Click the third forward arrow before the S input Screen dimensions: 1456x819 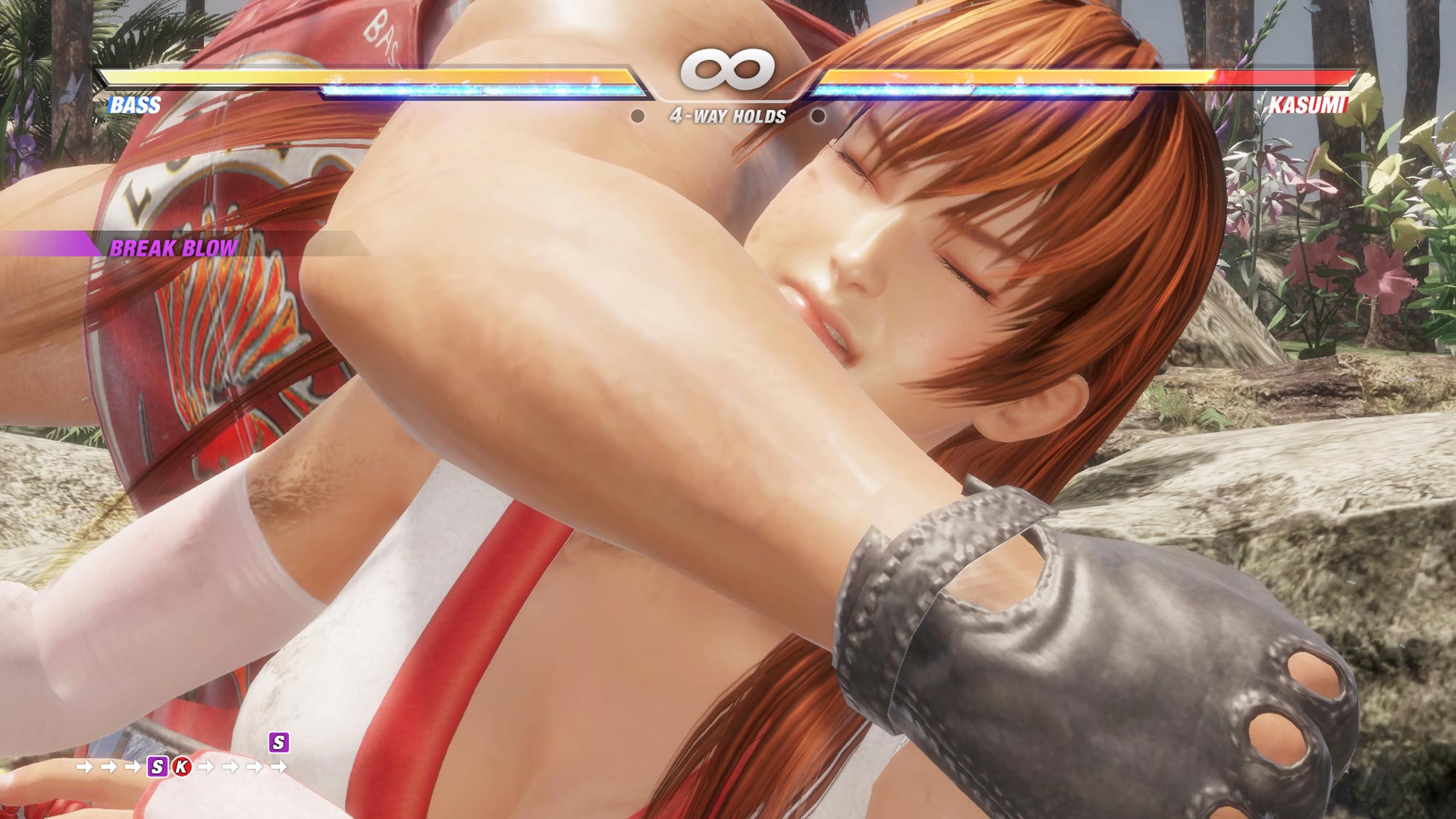[133, 767]
